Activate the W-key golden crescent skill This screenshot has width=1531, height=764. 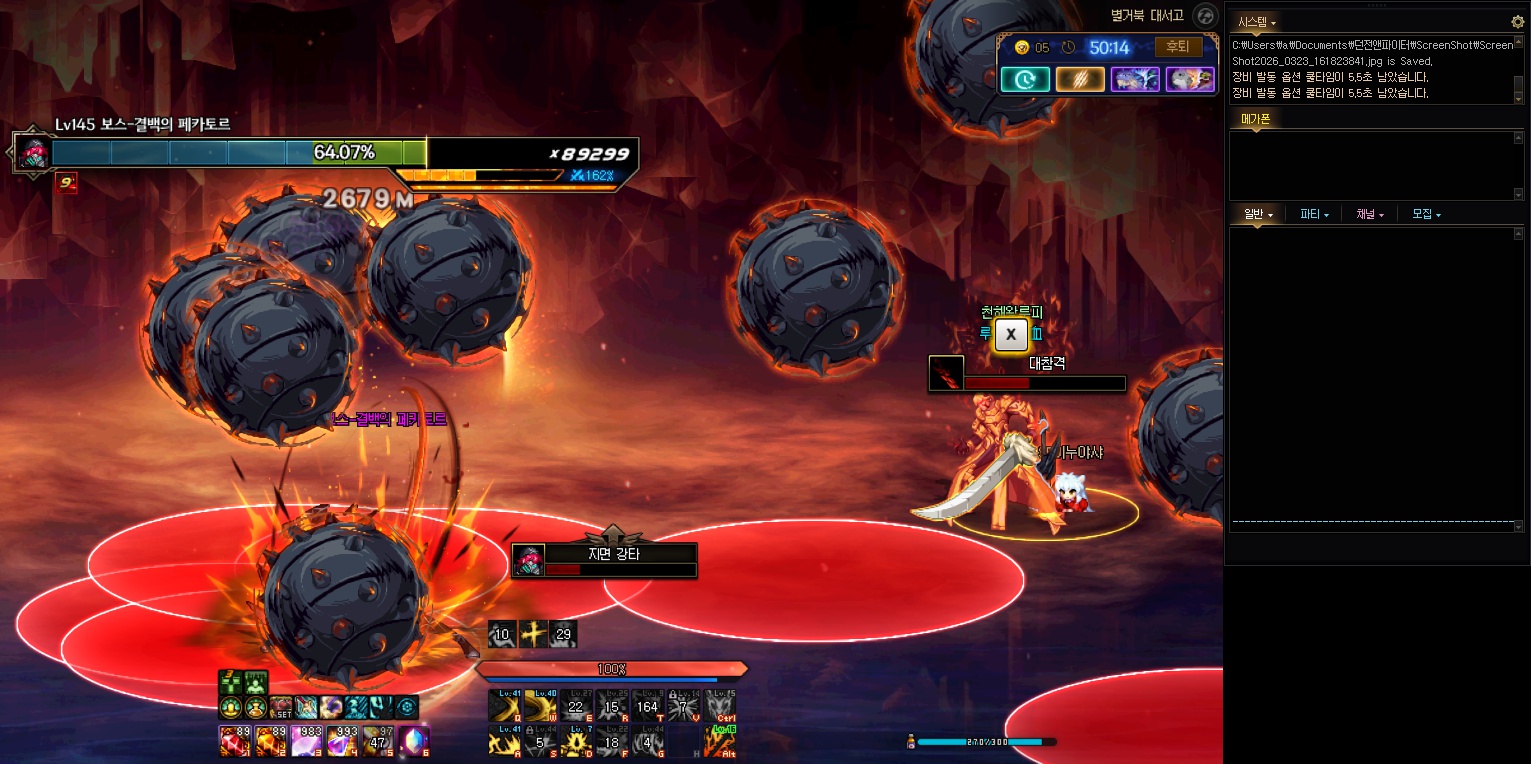point(540,705)
